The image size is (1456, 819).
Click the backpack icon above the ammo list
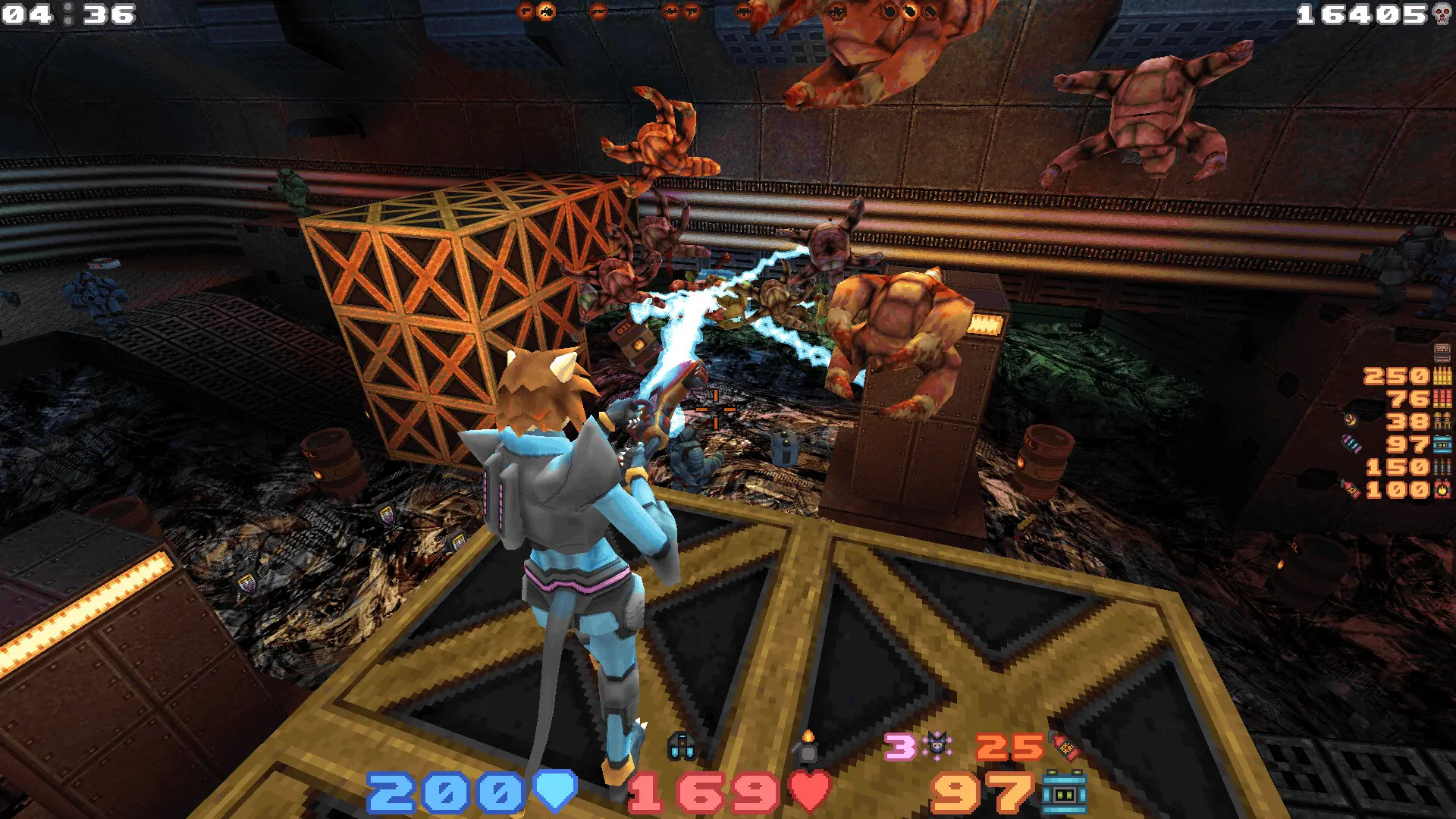tap(1442, 353)
